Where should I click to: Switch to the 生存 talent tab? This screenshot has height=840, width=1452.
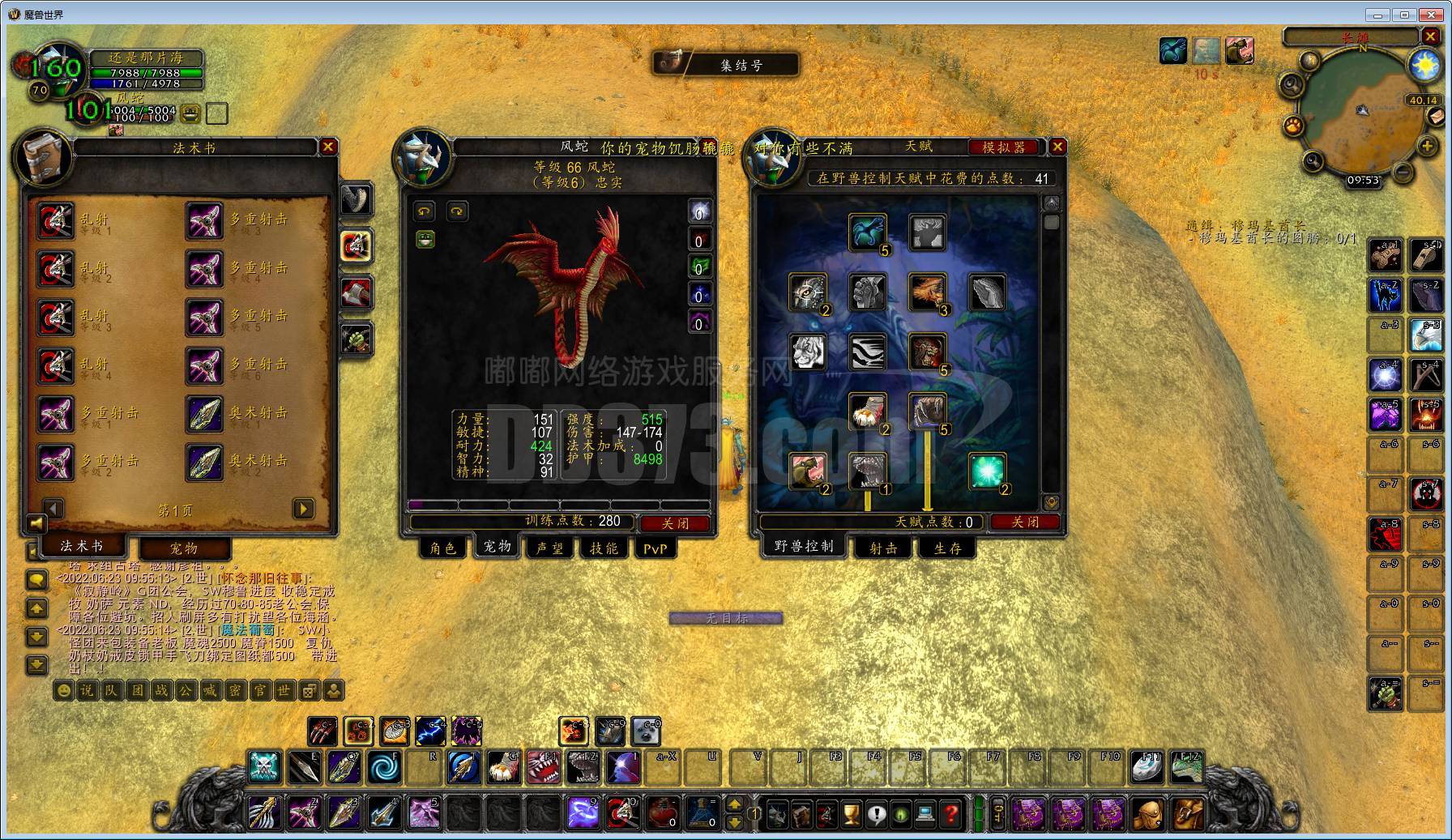click(x=947, y=548)
